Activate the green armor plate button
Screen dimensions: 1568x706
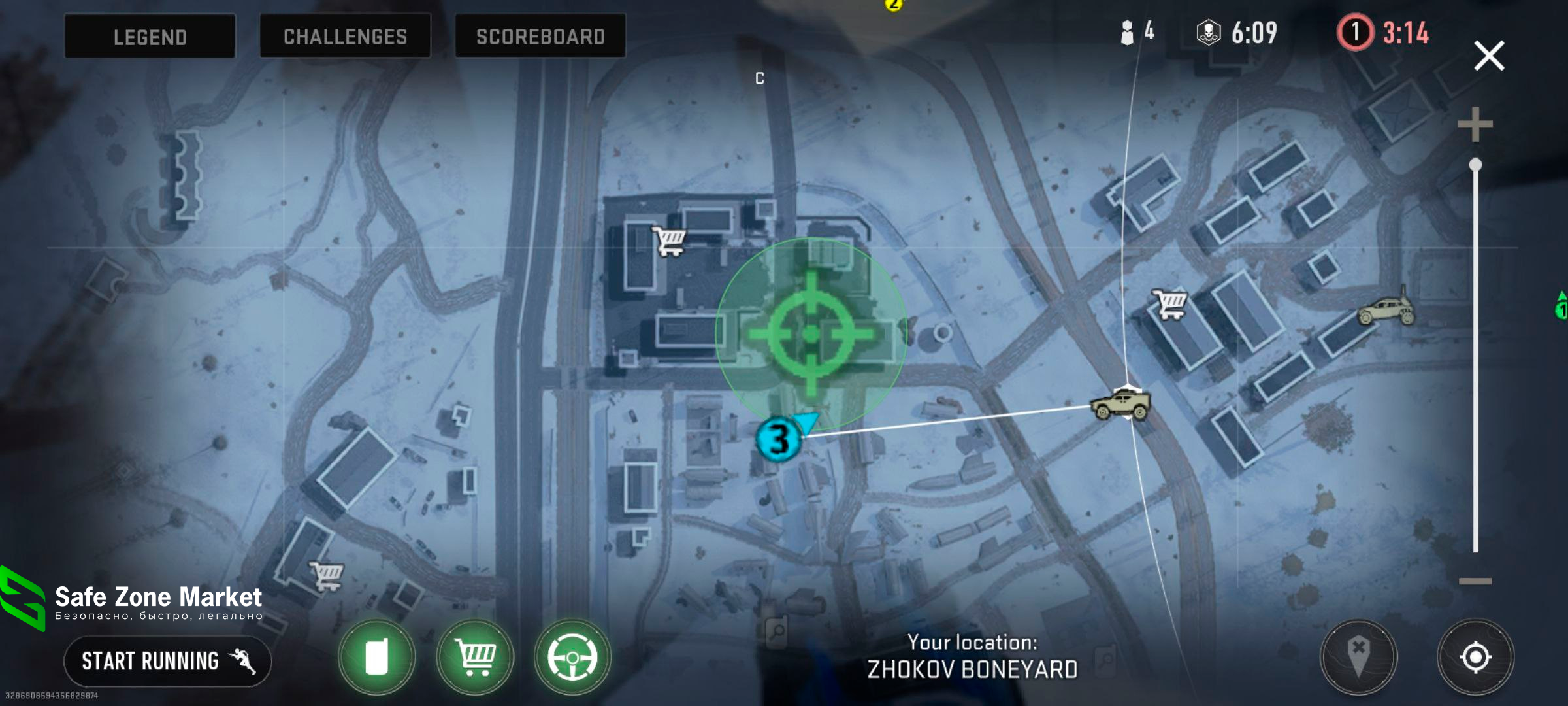376,656
